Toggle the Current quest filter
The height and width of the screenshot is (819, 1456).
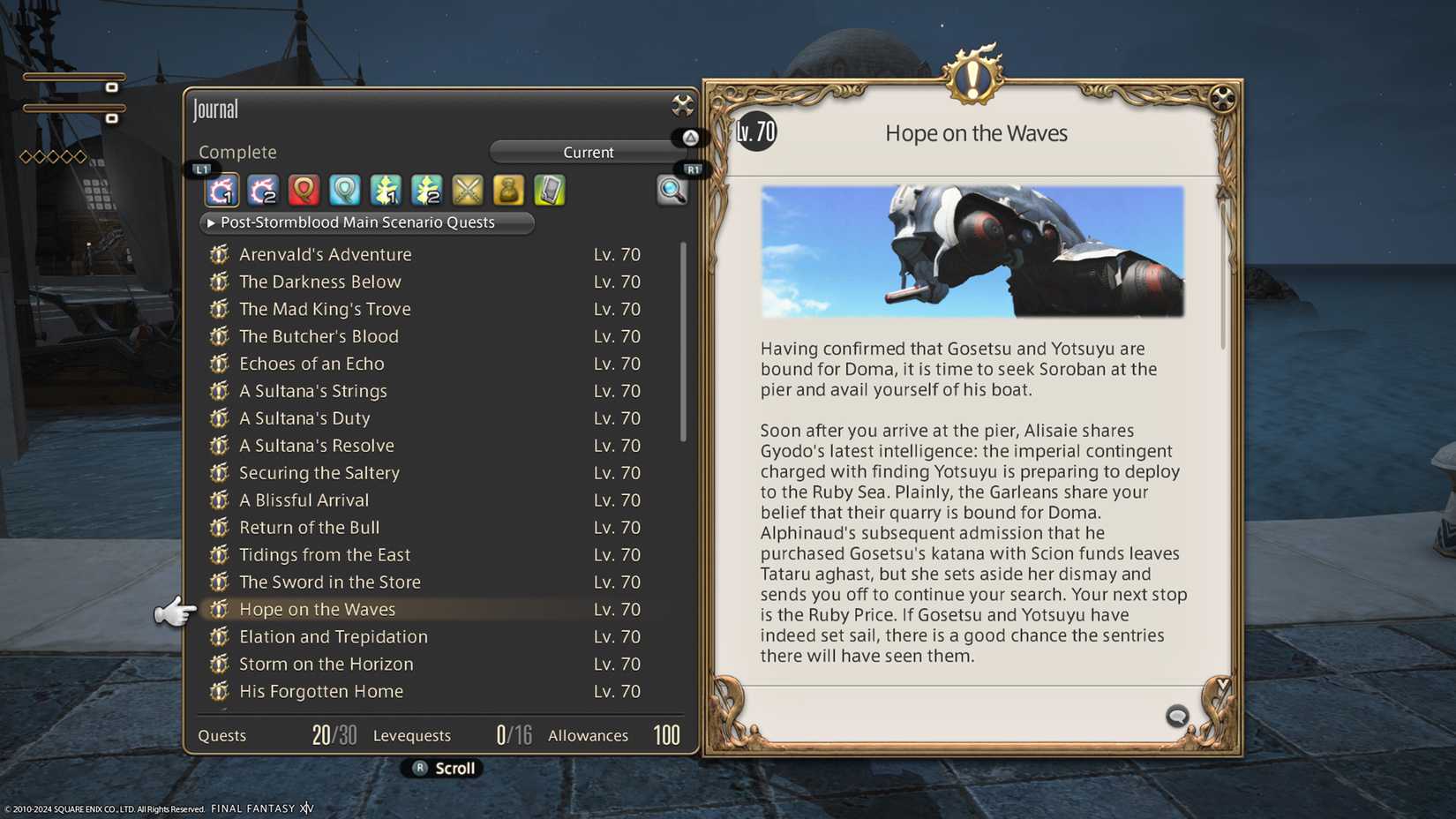(x=588, y=152)
